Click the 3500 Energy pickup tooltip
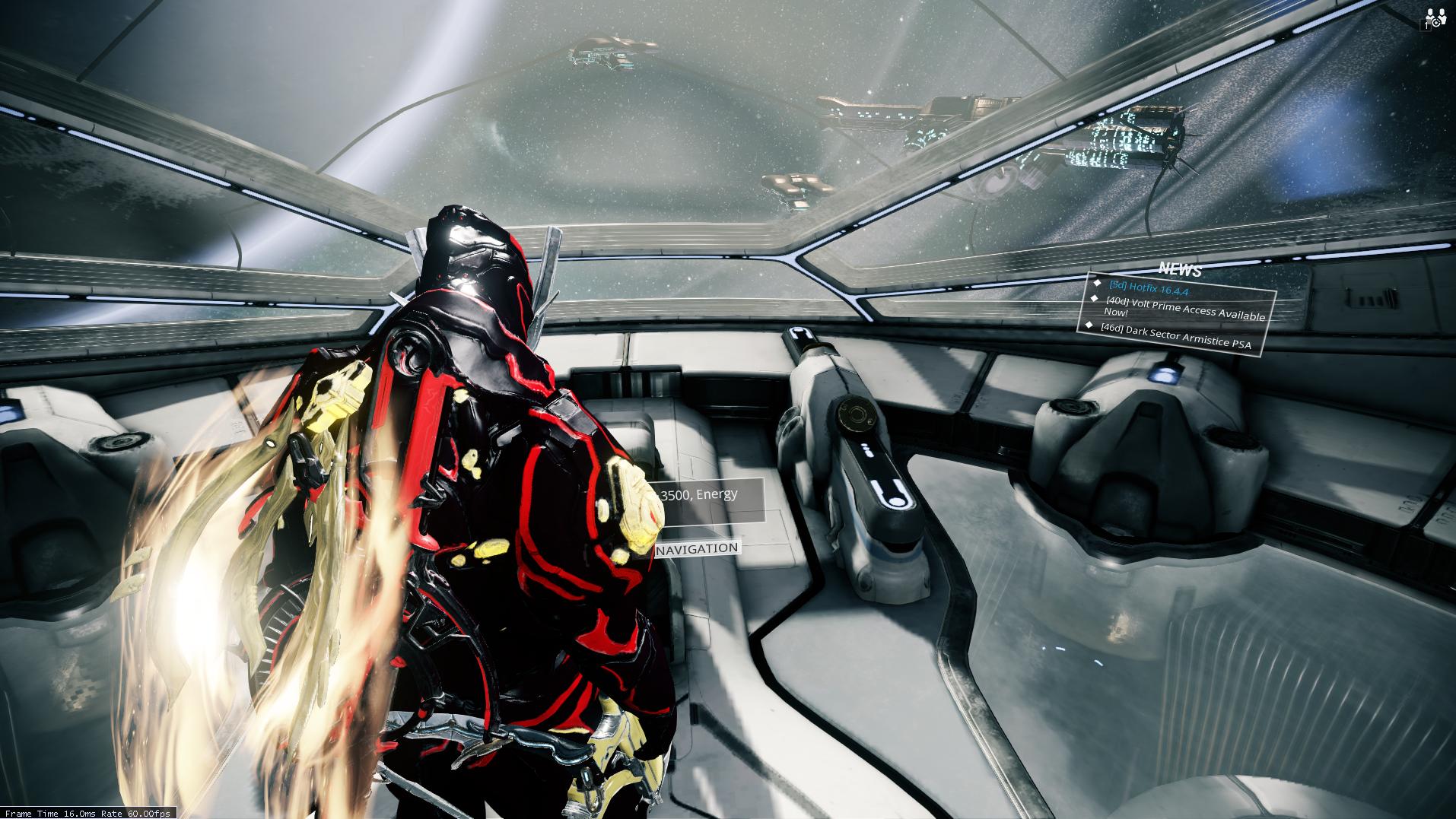Image resolution: width=1456 pixels, height=819 pixels. tap(700, 494)
